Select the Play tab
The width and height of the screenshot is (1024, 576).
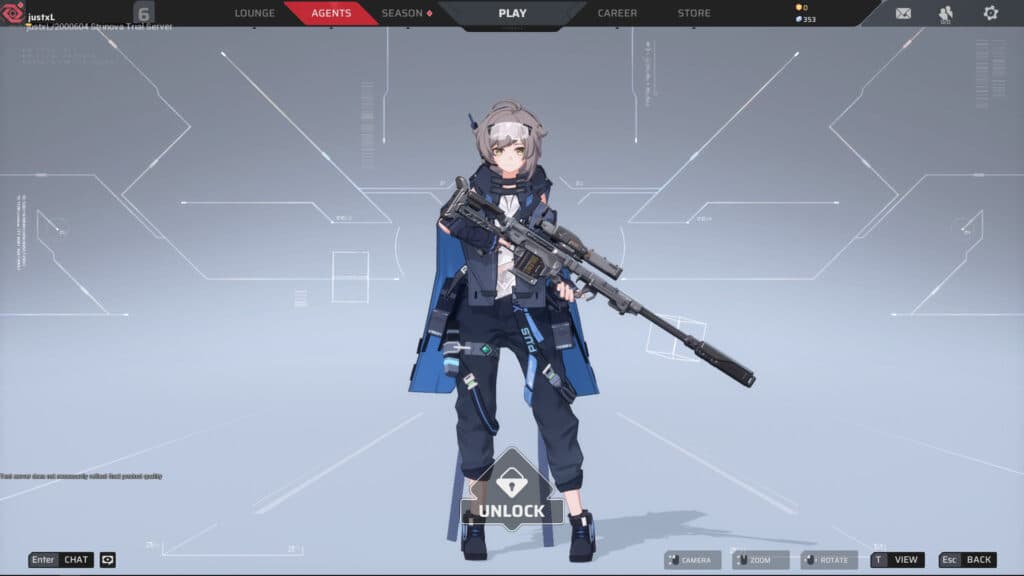click(512, 13)
